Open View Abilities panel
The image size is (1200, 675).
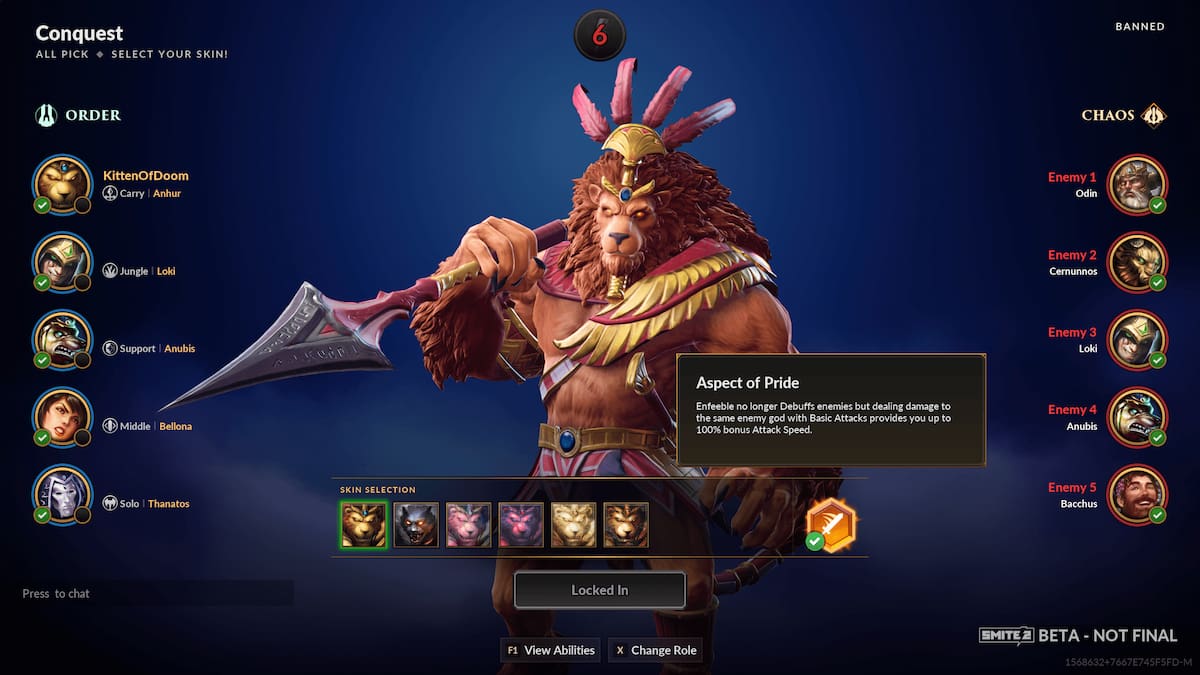(x=550, y=650)
